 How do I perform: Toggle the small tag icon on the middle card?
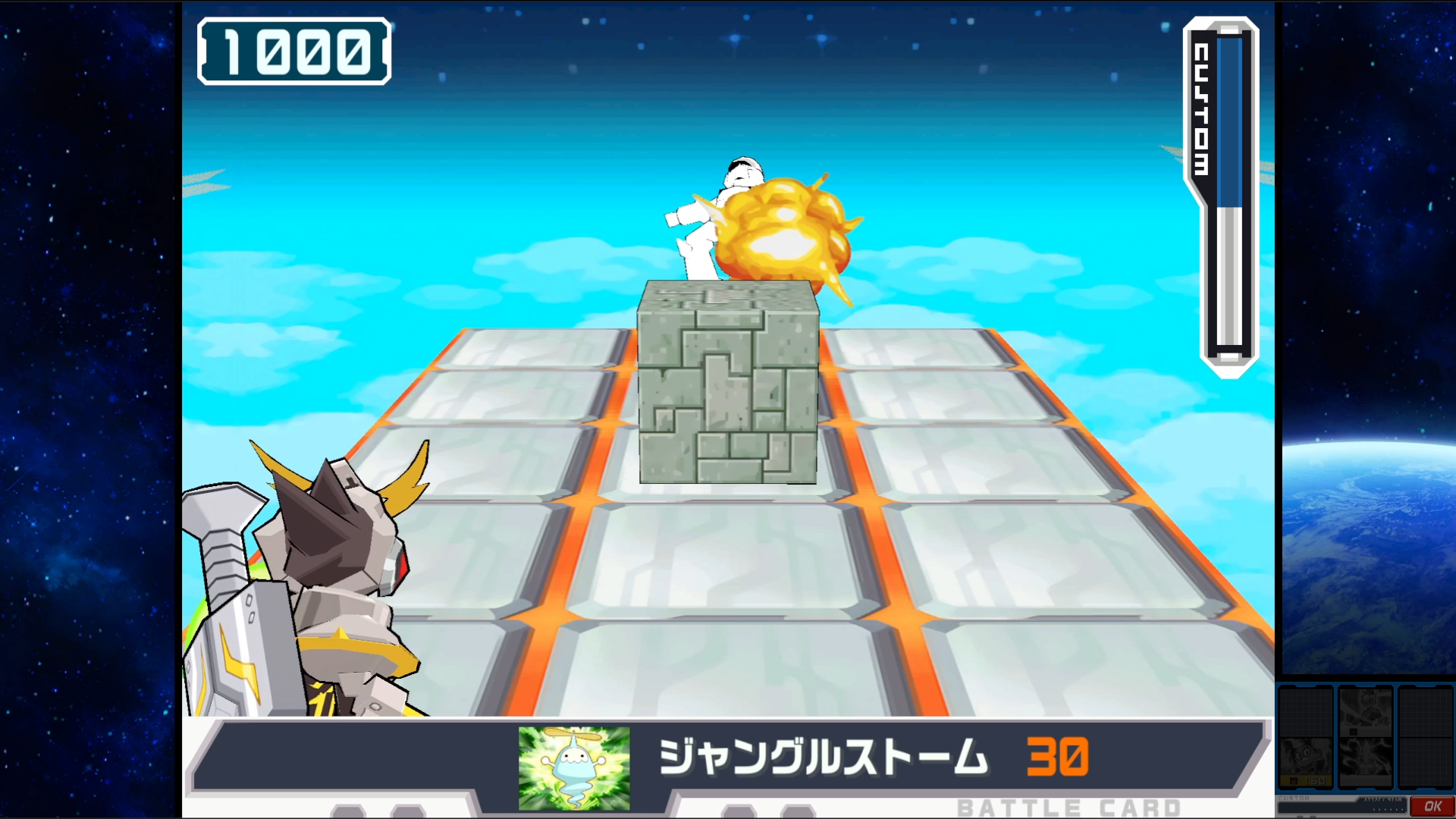coord(1354,732)
